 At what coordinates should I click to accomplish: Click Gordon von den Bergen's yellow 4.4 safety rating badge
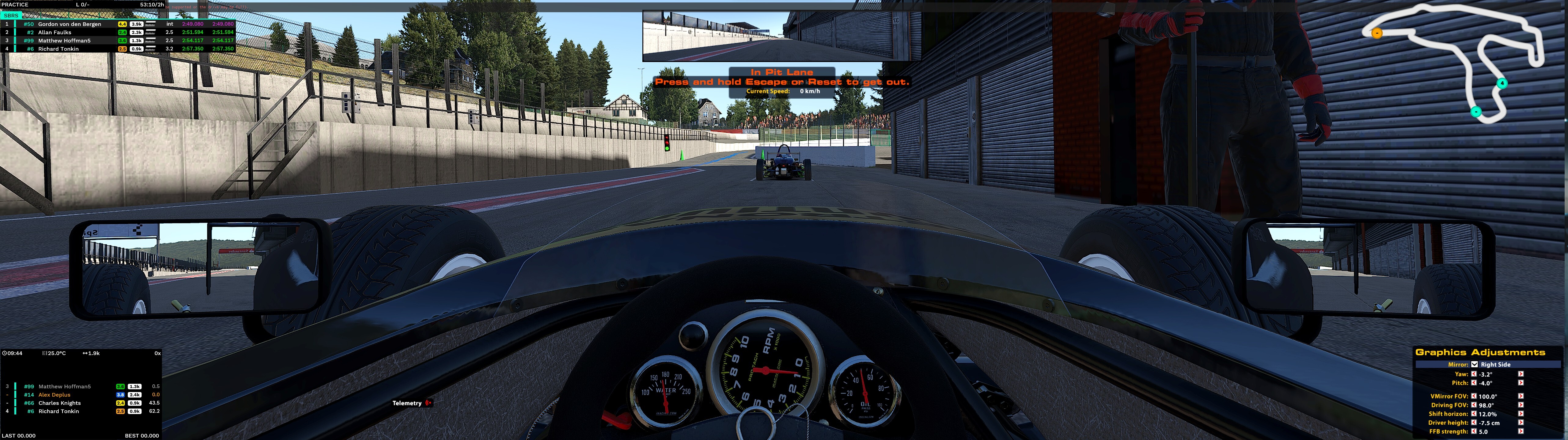pos(122,24)
